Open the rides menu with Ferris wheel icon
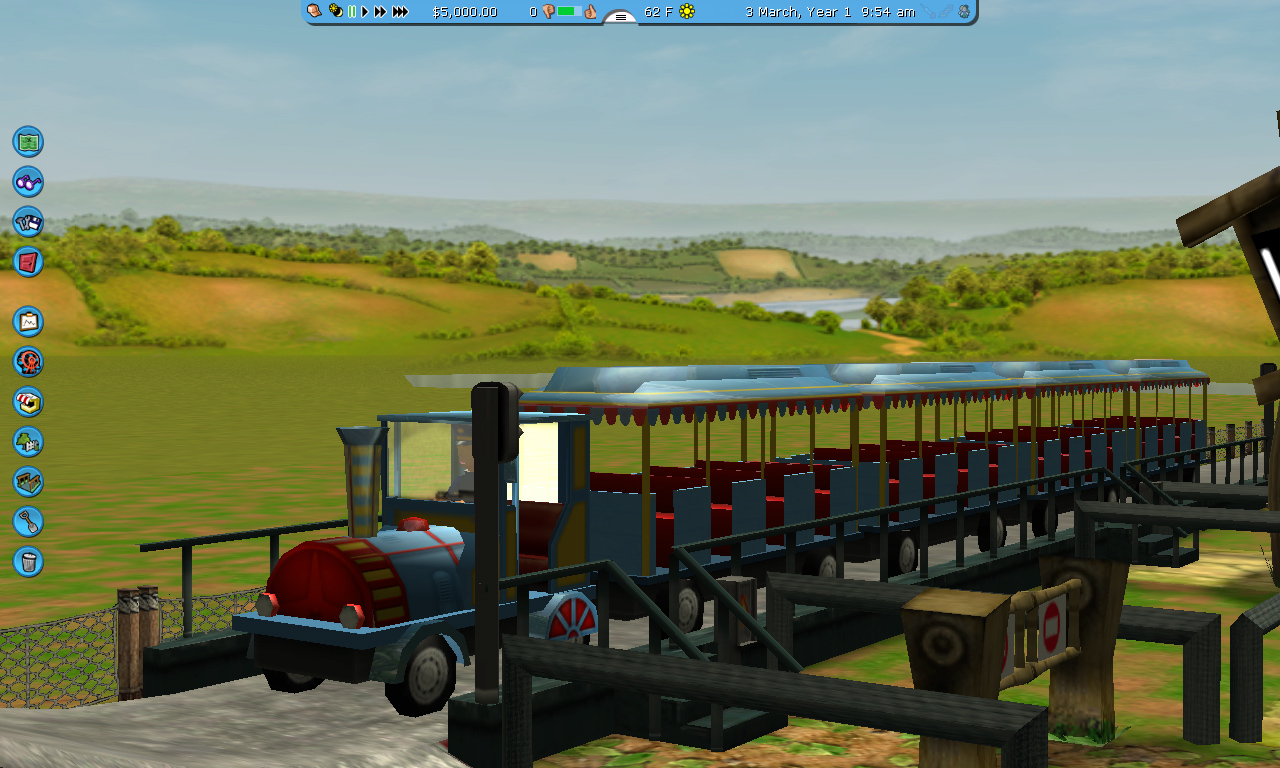 (28, 361)
